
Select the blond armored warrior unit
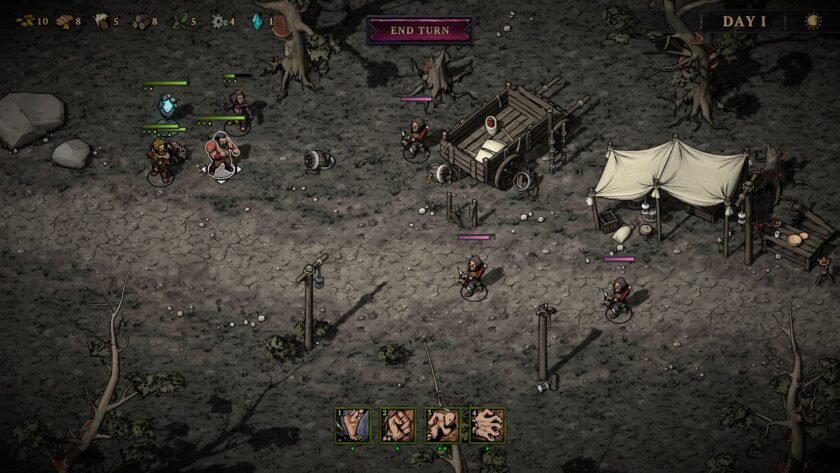[x=160, y=158]
